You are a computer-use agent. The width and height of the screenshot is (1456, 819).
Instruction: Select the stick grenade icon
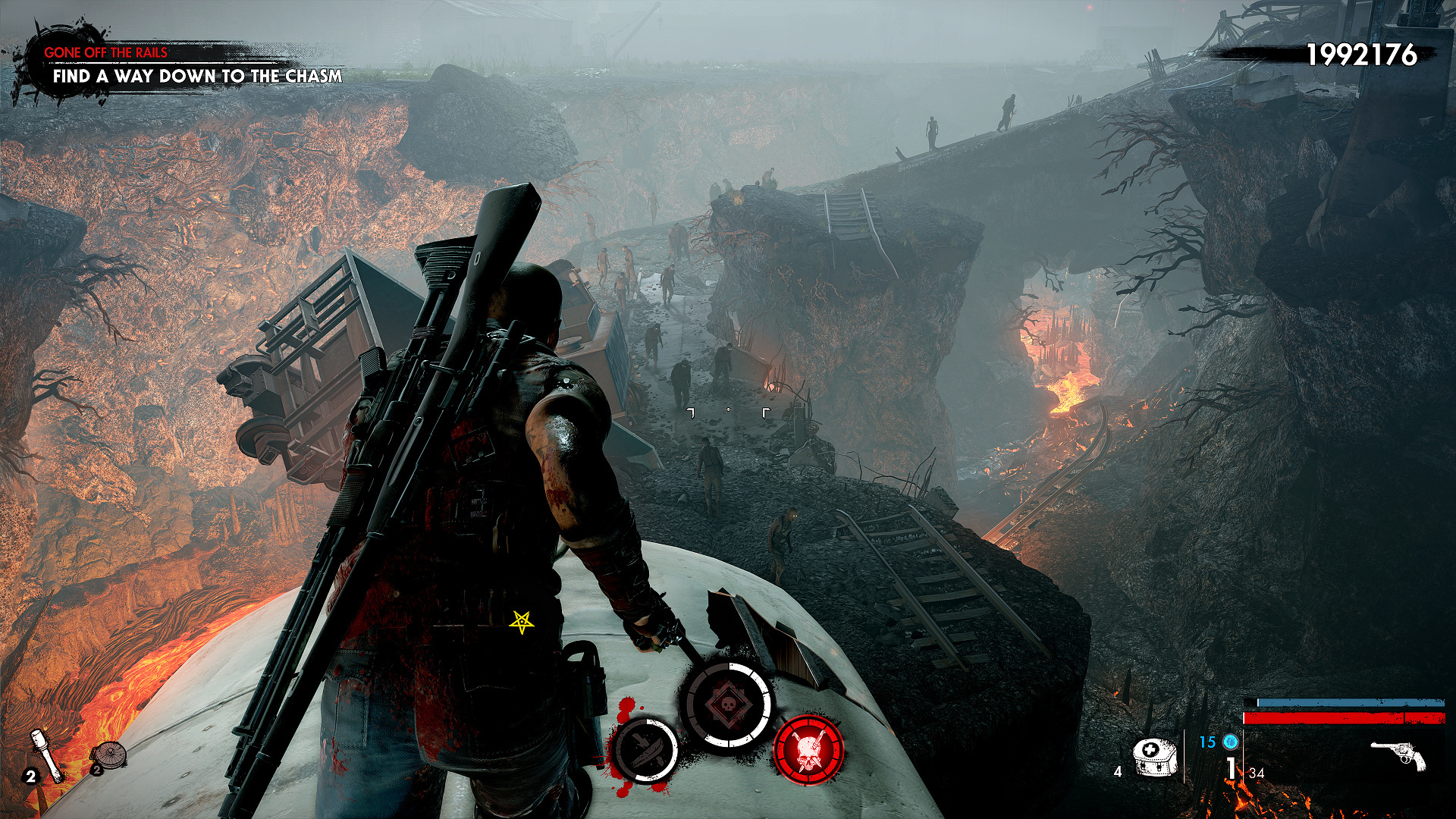[47, 755]
